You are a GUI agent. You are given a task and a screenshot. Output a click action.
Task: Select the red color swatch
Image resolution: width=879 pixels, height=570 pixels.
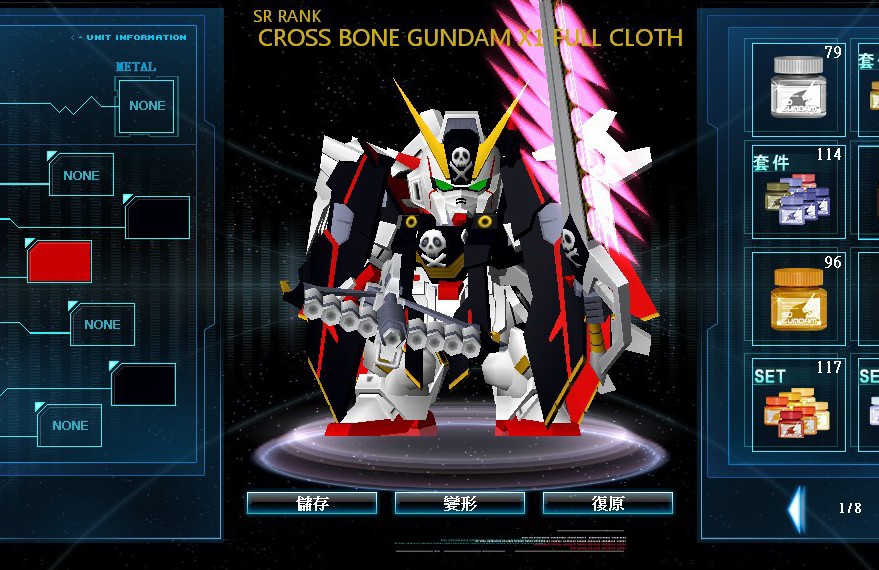pos(60,262)
